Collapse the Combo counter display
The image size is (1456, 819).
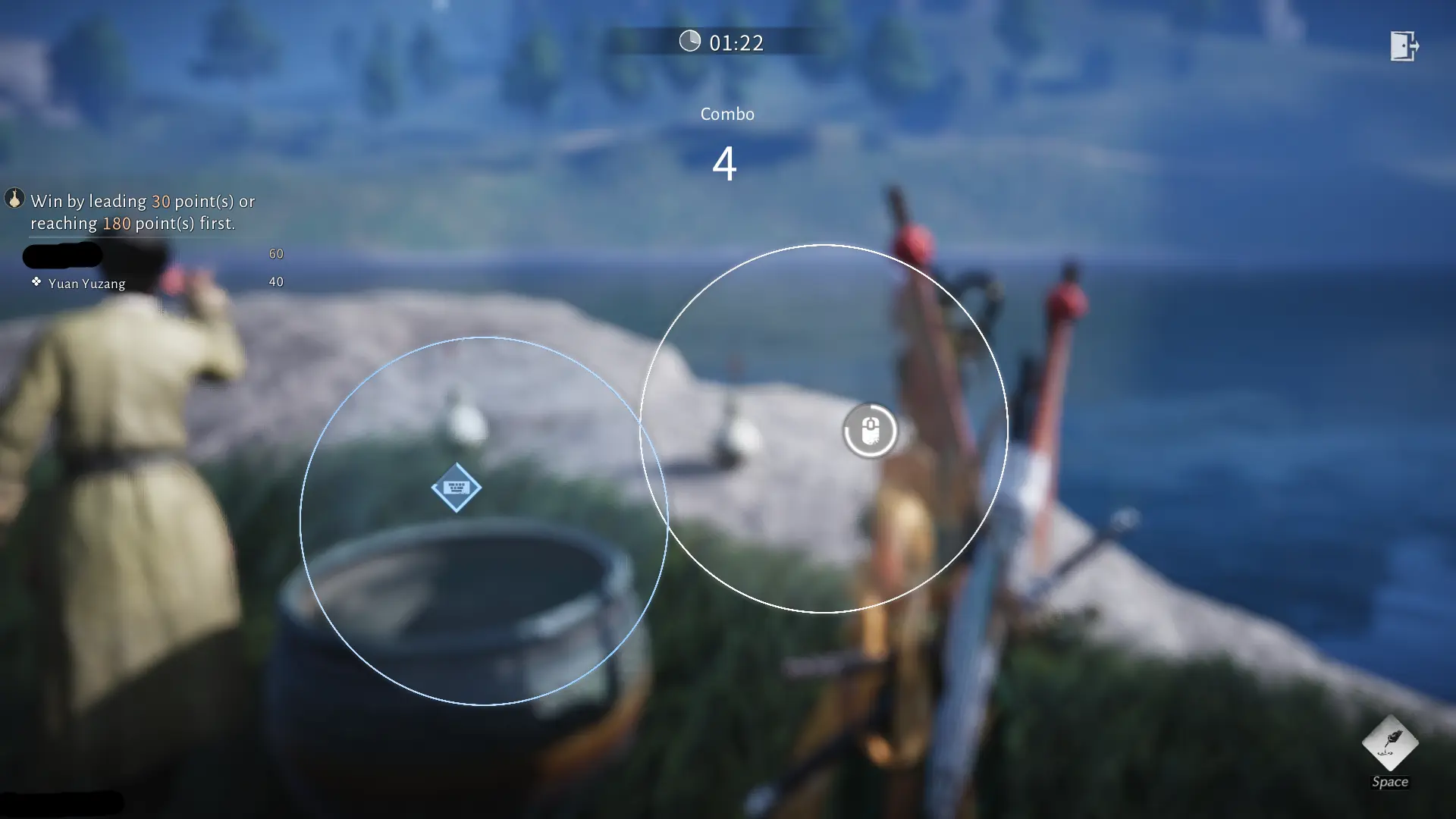[x=726, y=163]
